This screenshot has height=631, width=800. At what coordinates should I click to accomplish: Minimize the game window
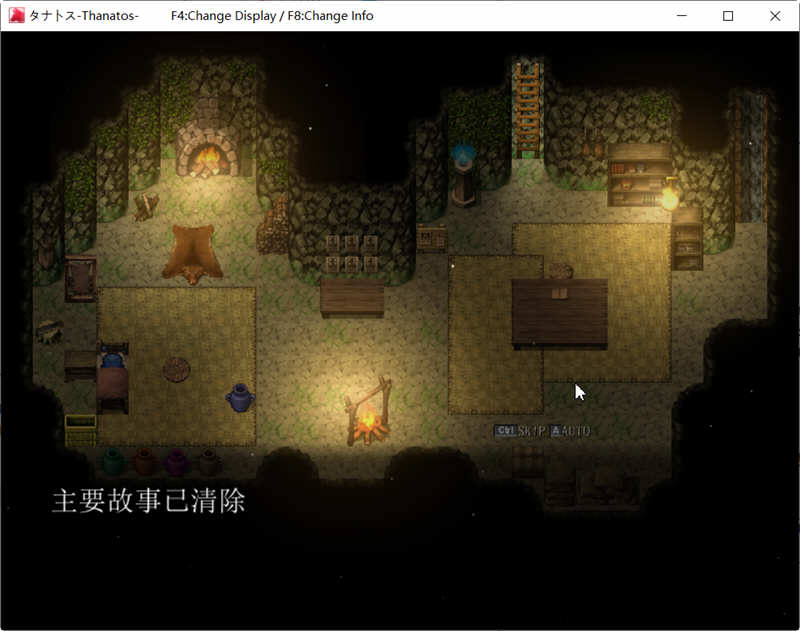[682, 16]
